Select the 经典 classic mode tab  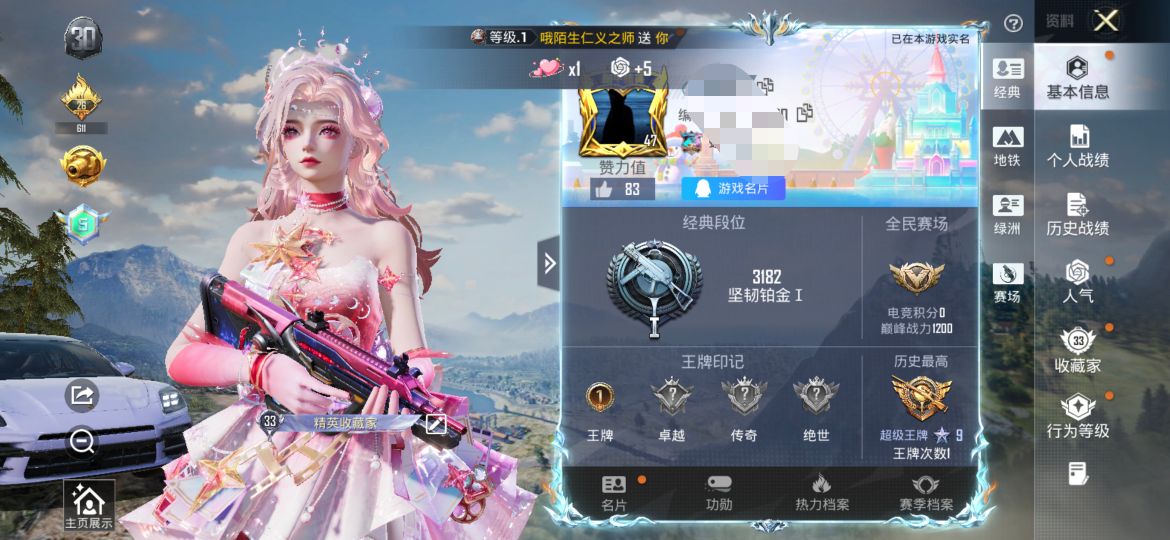(1007, 78)
